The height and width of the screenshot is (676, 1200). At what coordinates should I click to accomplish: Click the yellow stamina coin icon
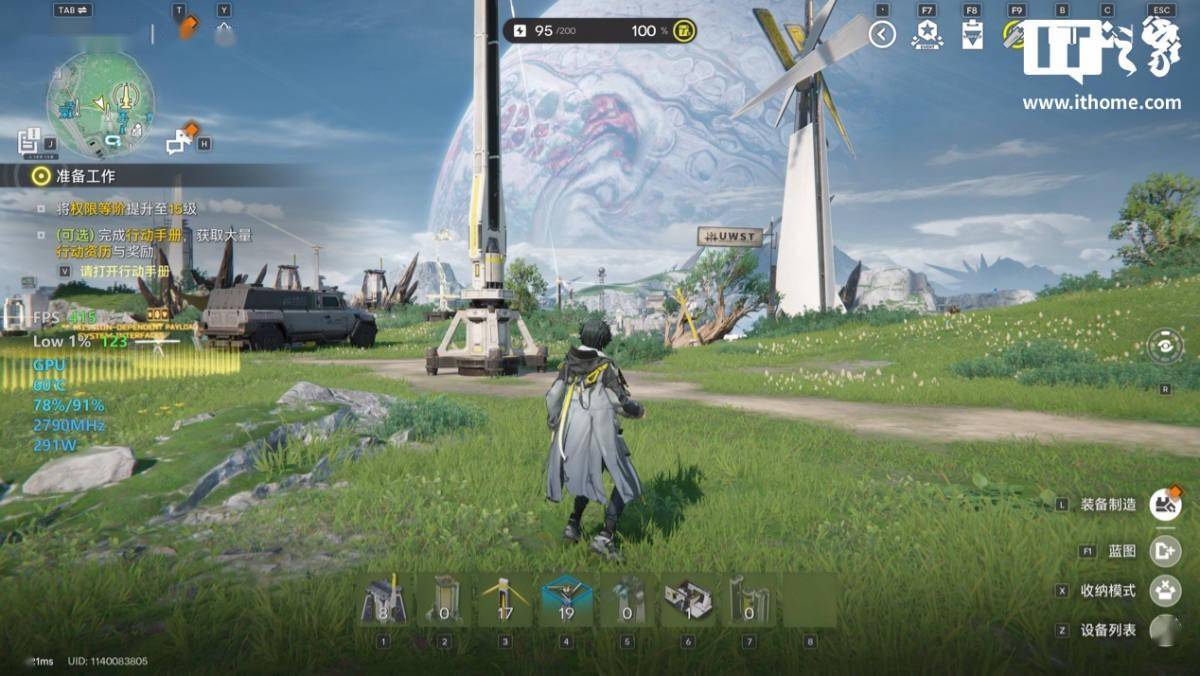pos(684,31)
